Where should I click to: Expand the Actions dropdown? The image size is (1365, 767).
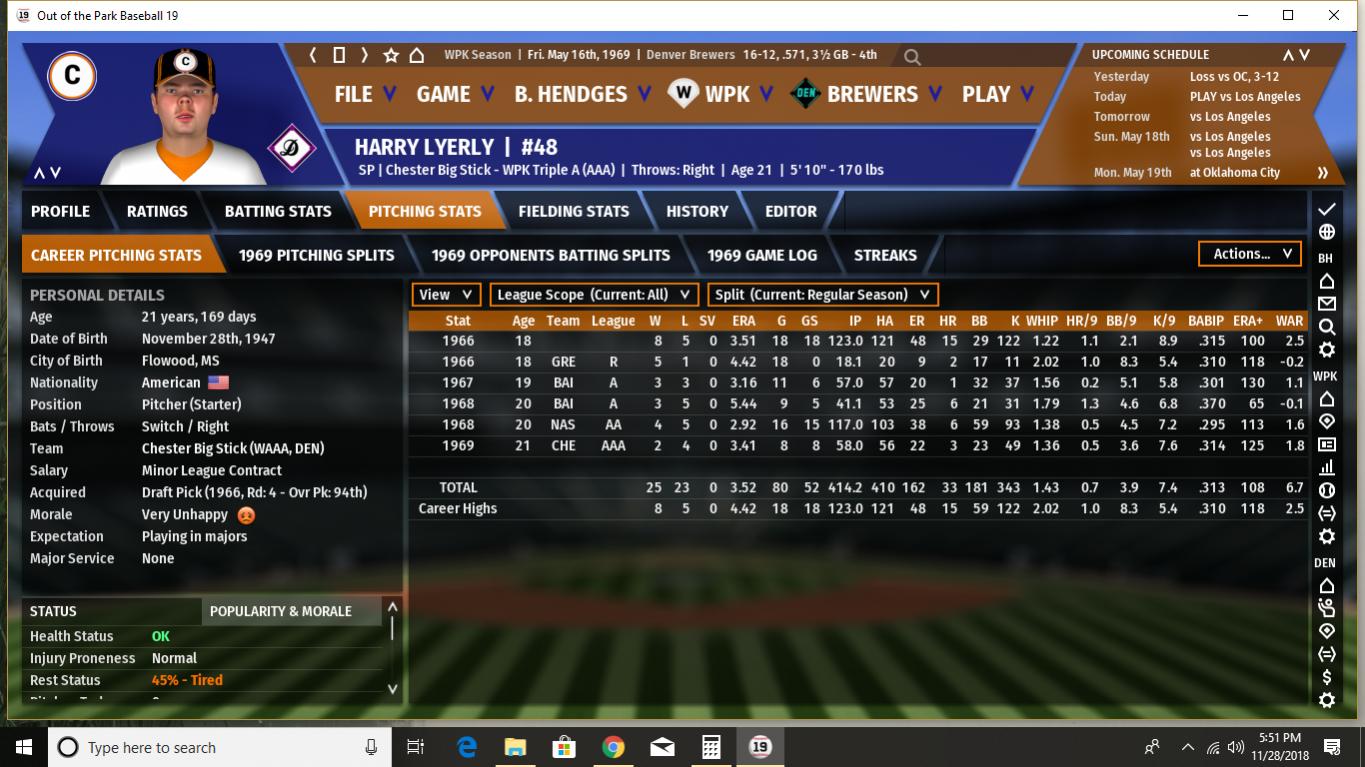point(1250,254)
